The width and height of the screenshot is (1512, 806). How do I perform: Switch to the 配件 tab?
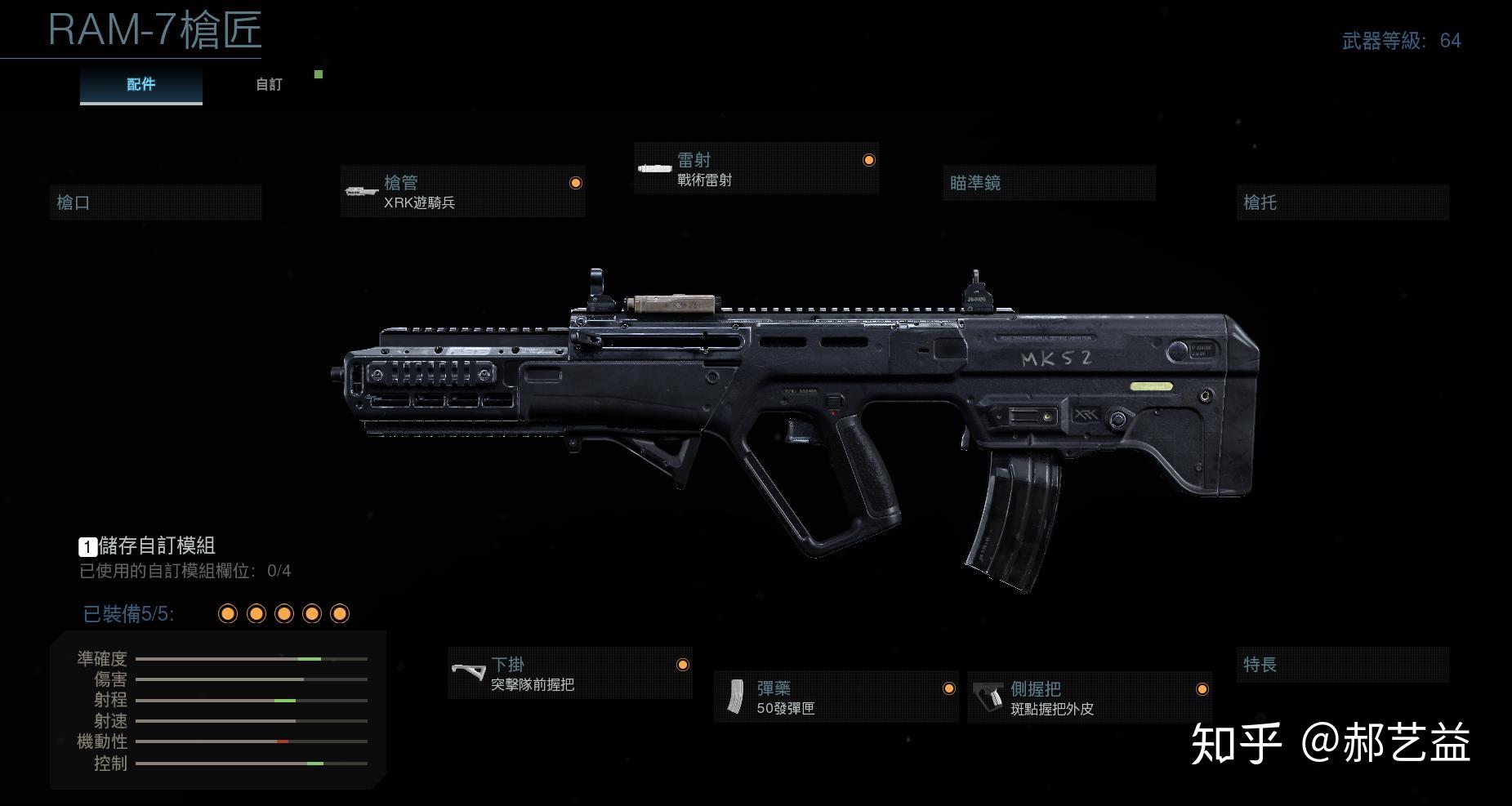tap(140, 84)
